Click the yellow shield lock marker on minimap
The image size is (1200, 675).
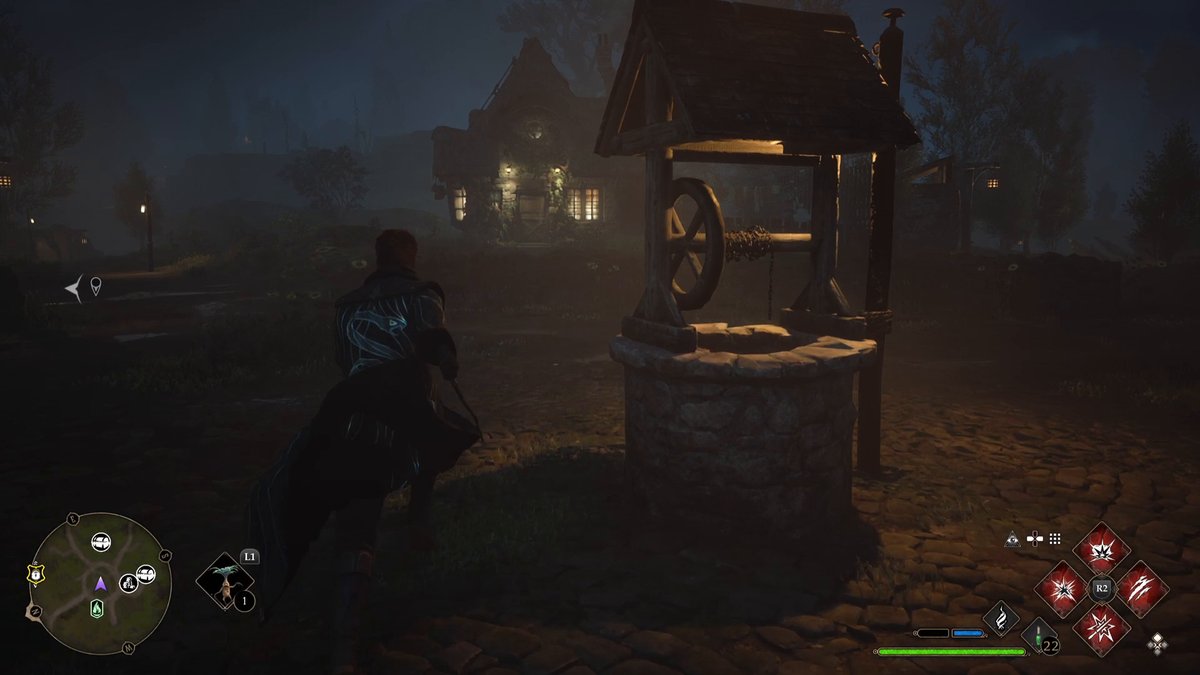[x=33, y=575]
